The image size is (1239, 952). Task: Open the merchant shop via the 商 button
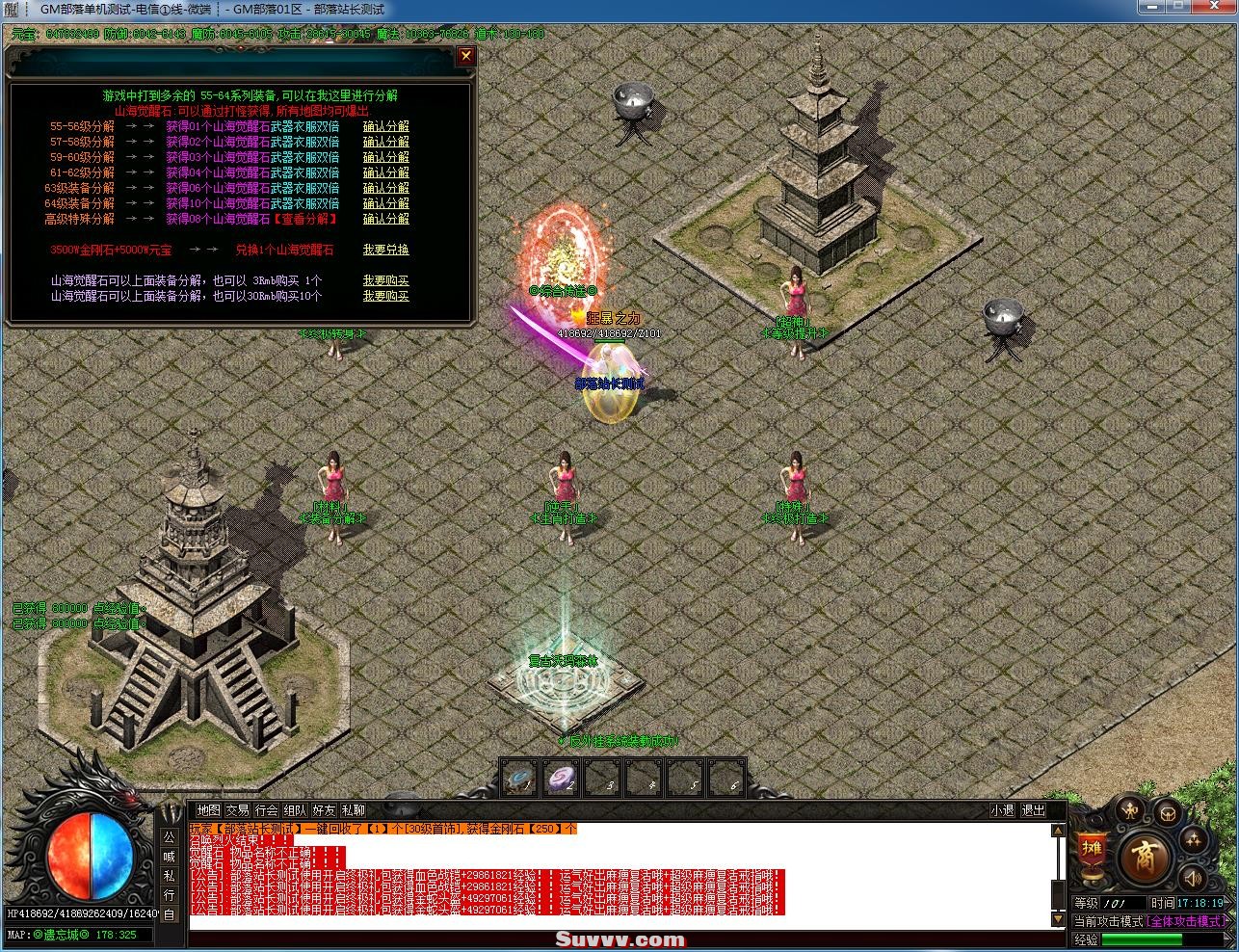1144,857
